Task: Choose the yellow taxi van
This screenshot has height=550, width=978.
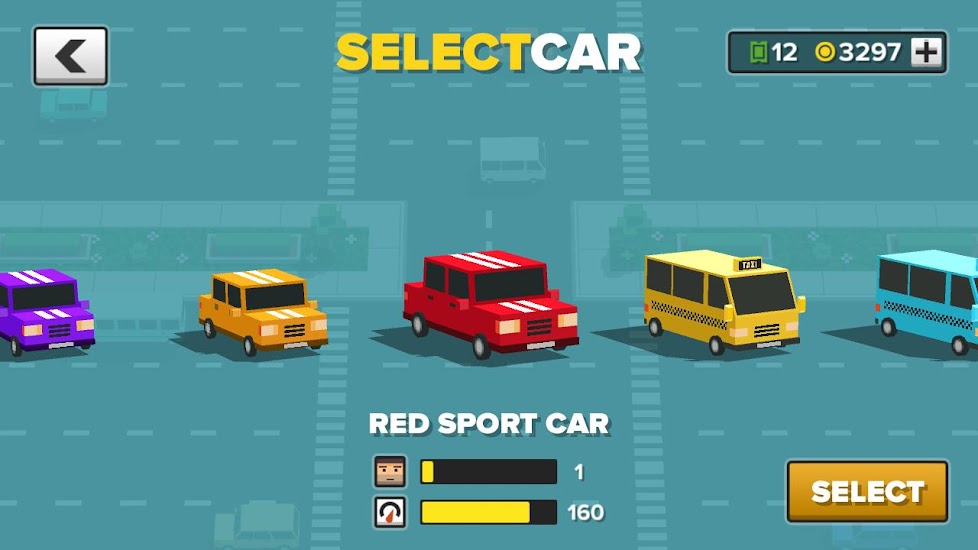Action: click(723, 300)
